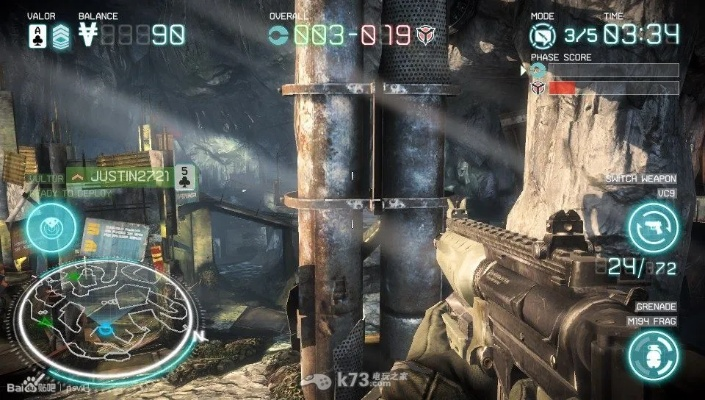This screenshot has height=400, width=705.
Task: Throw the M194 Frag grenade
Action: 653,353
